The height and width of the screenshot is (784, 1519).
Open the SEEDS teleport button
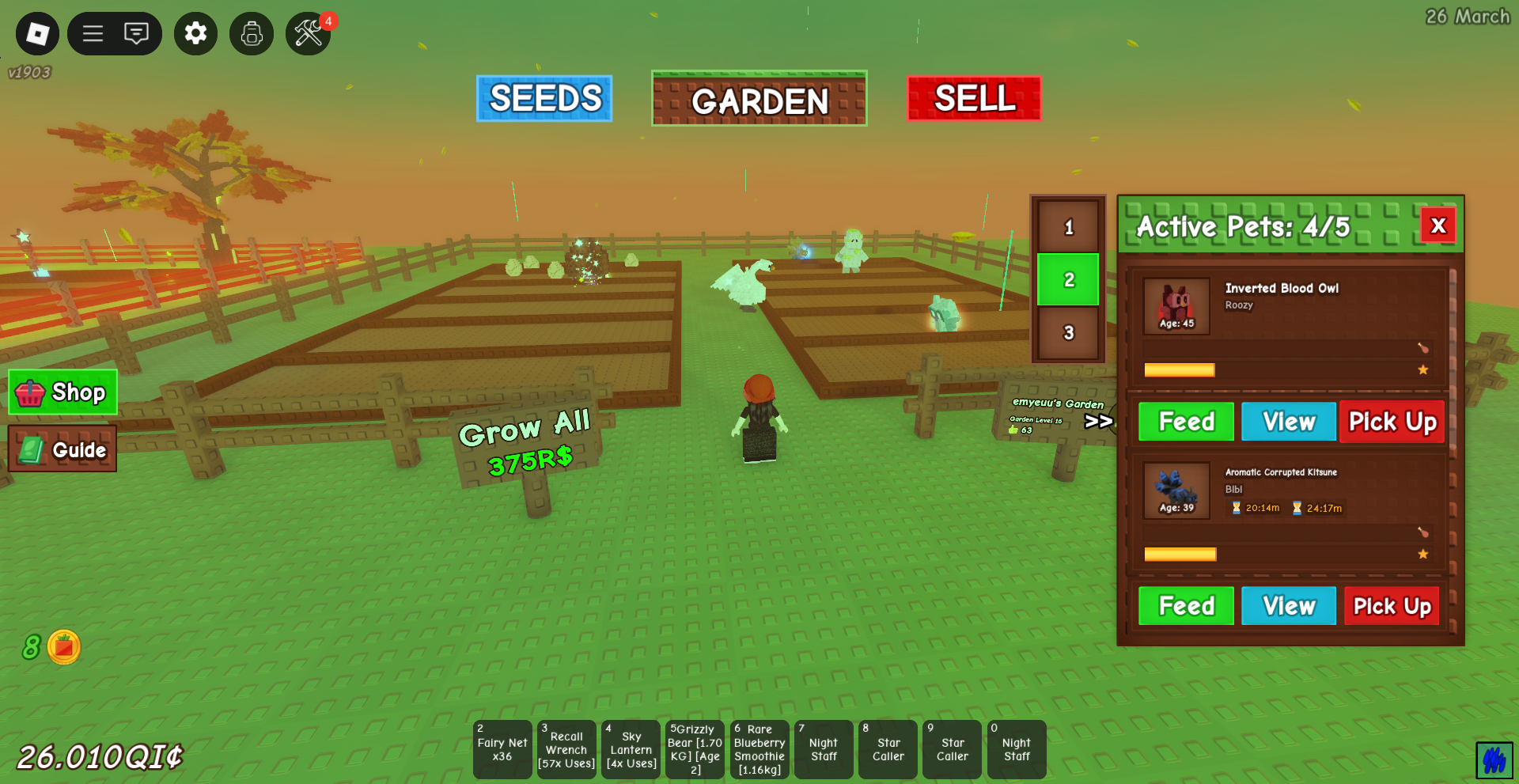coord(544,99)
